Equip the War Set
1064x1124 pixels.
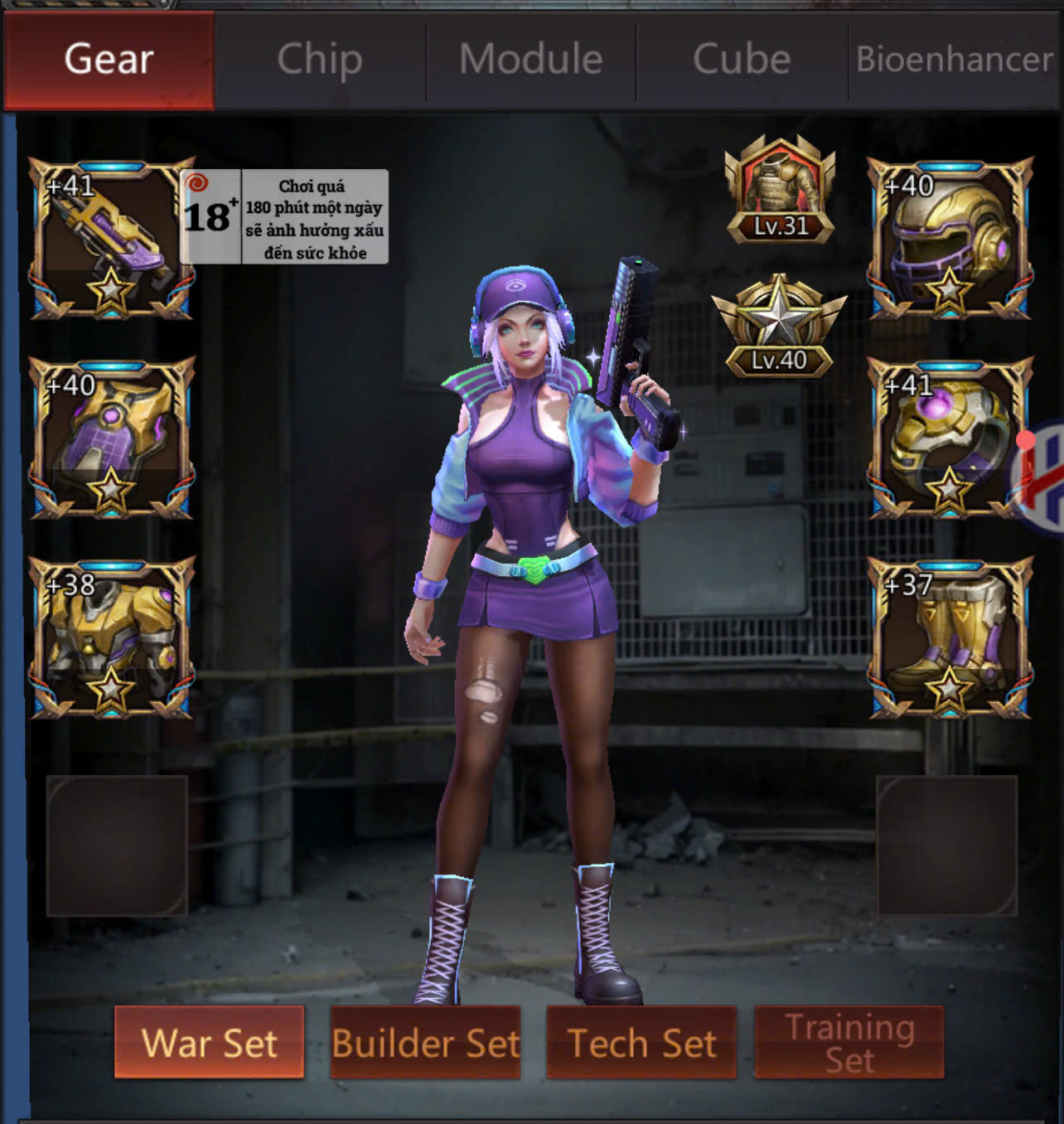[x=209, y=1042]
